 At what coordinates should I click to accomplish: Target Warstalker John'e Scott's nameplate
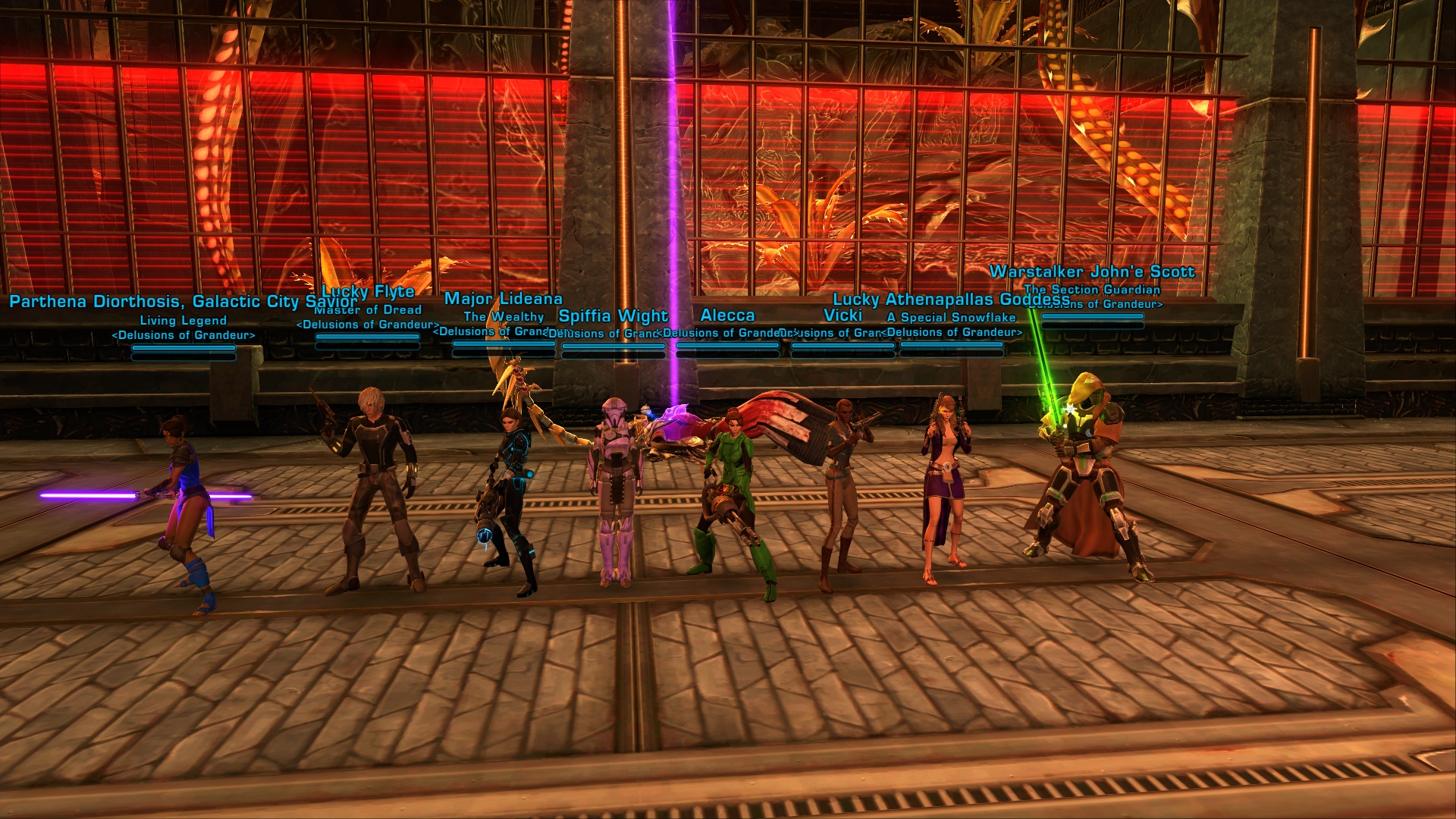[1091, 271]
